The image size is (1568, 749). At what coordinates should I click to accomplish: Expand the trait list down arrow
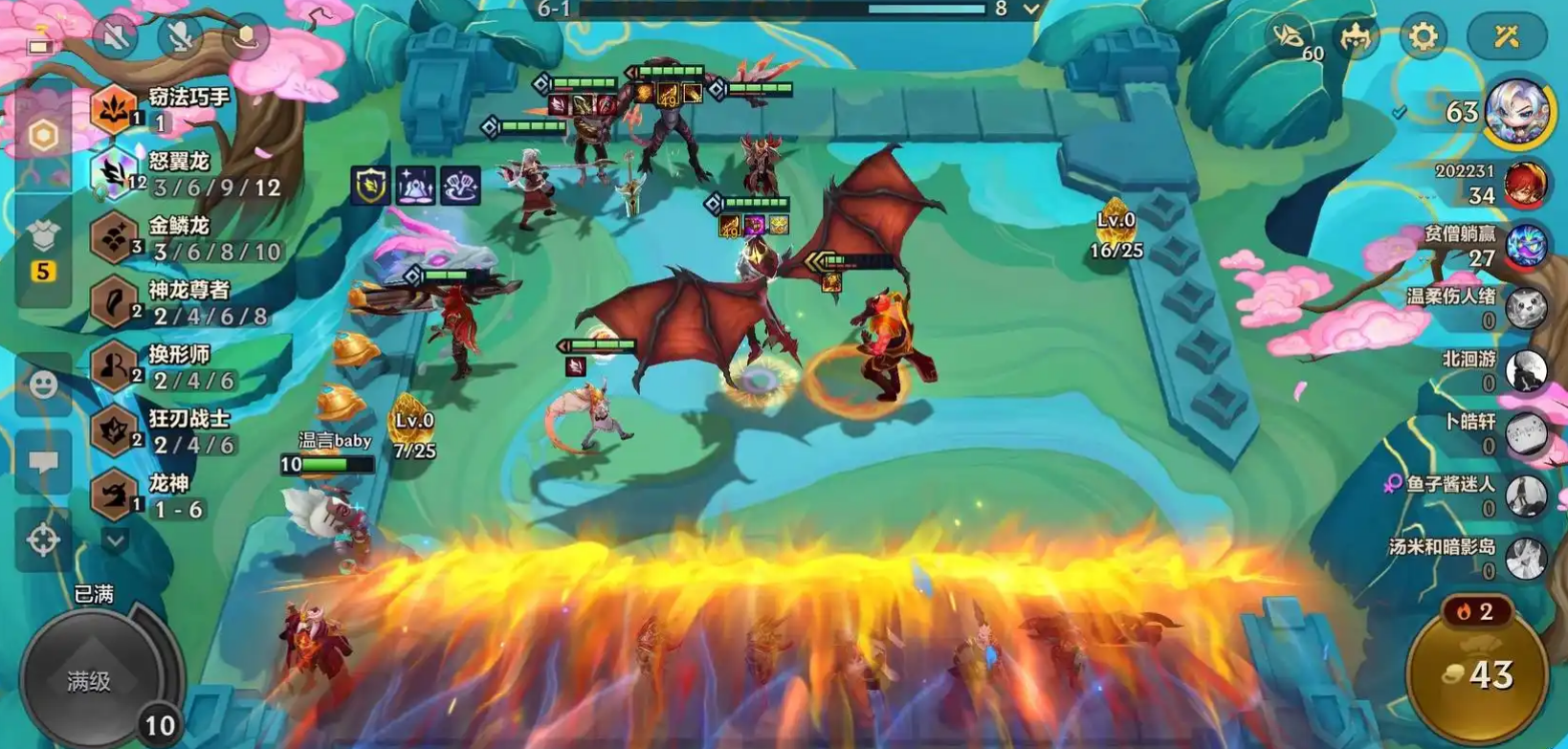(115, 541)
